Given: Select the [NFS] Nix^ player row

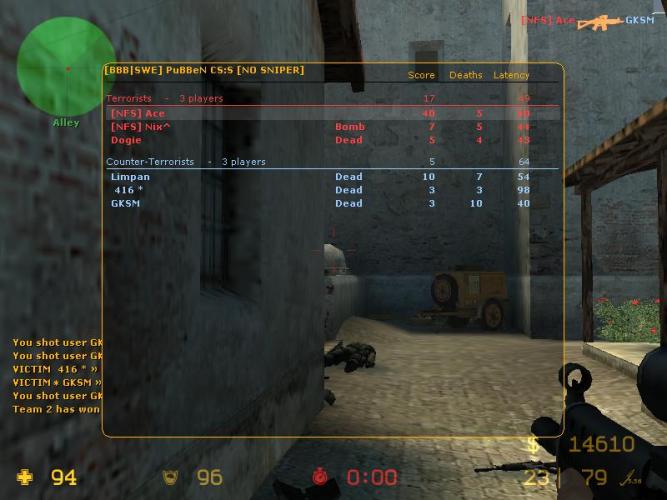Looking at the screenshot, I should (141, 127).
